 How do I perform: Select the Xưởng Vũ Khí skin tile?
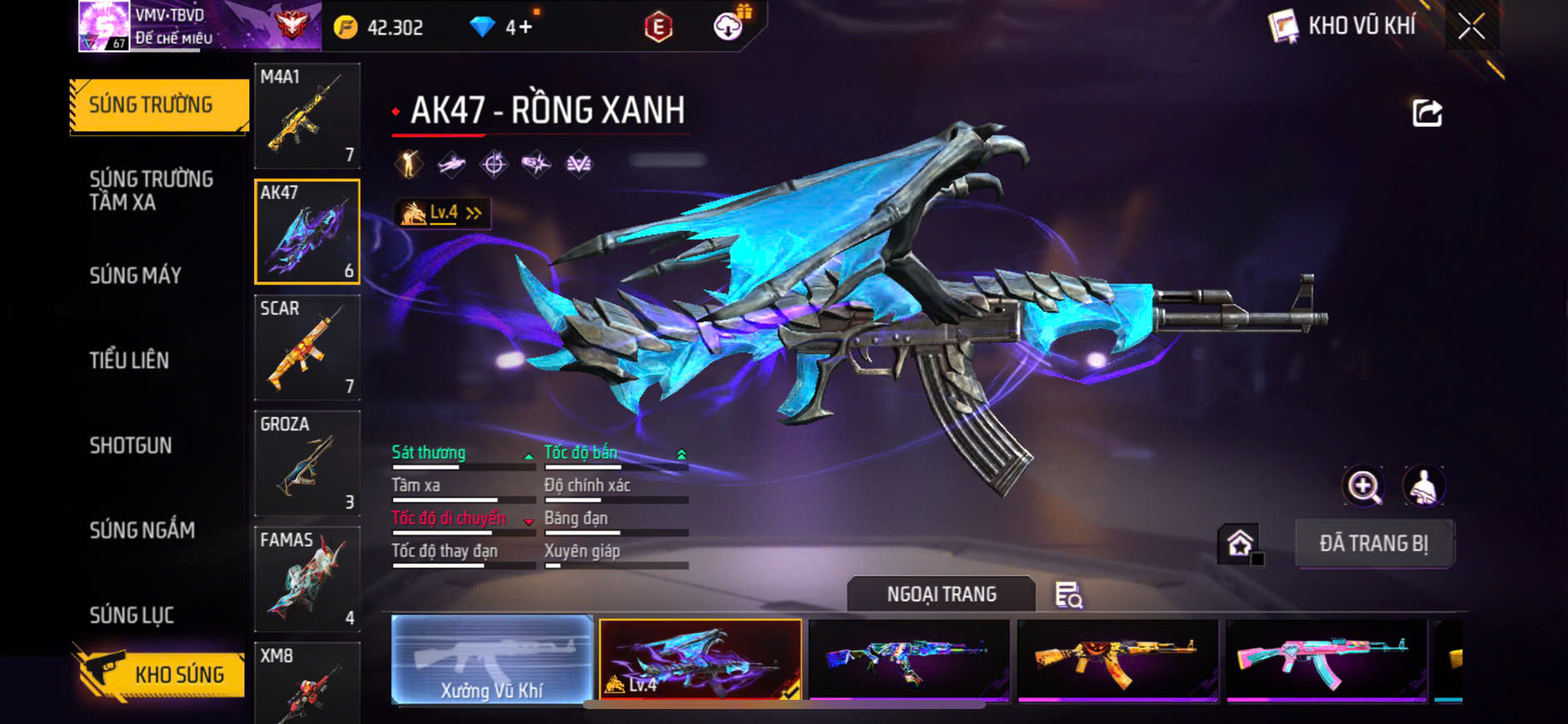tap(491, 660)
